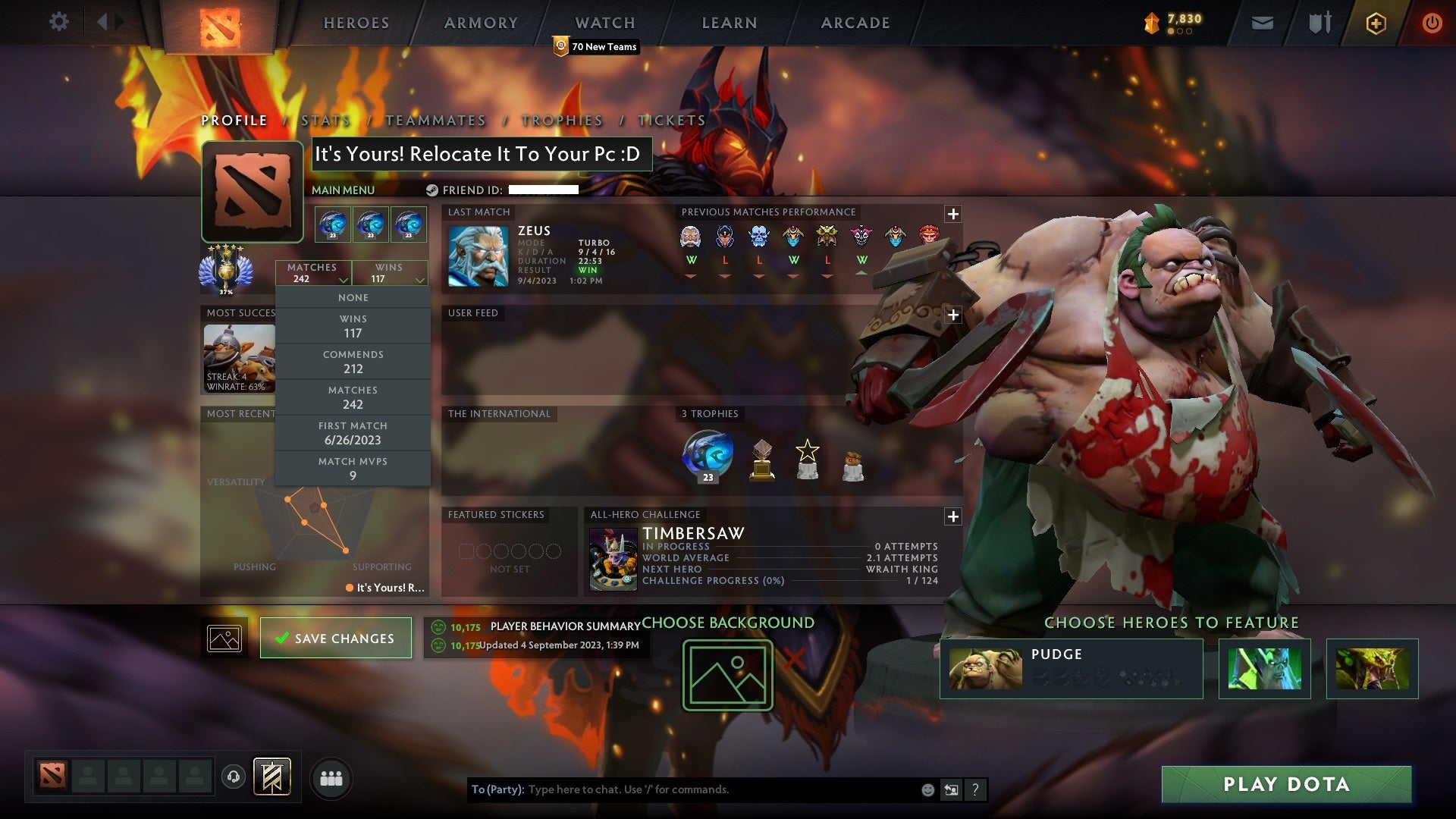This screenshot has width=1456, height=819.
Task: Click the Save Changes button
Action: (x=336, y=638)
